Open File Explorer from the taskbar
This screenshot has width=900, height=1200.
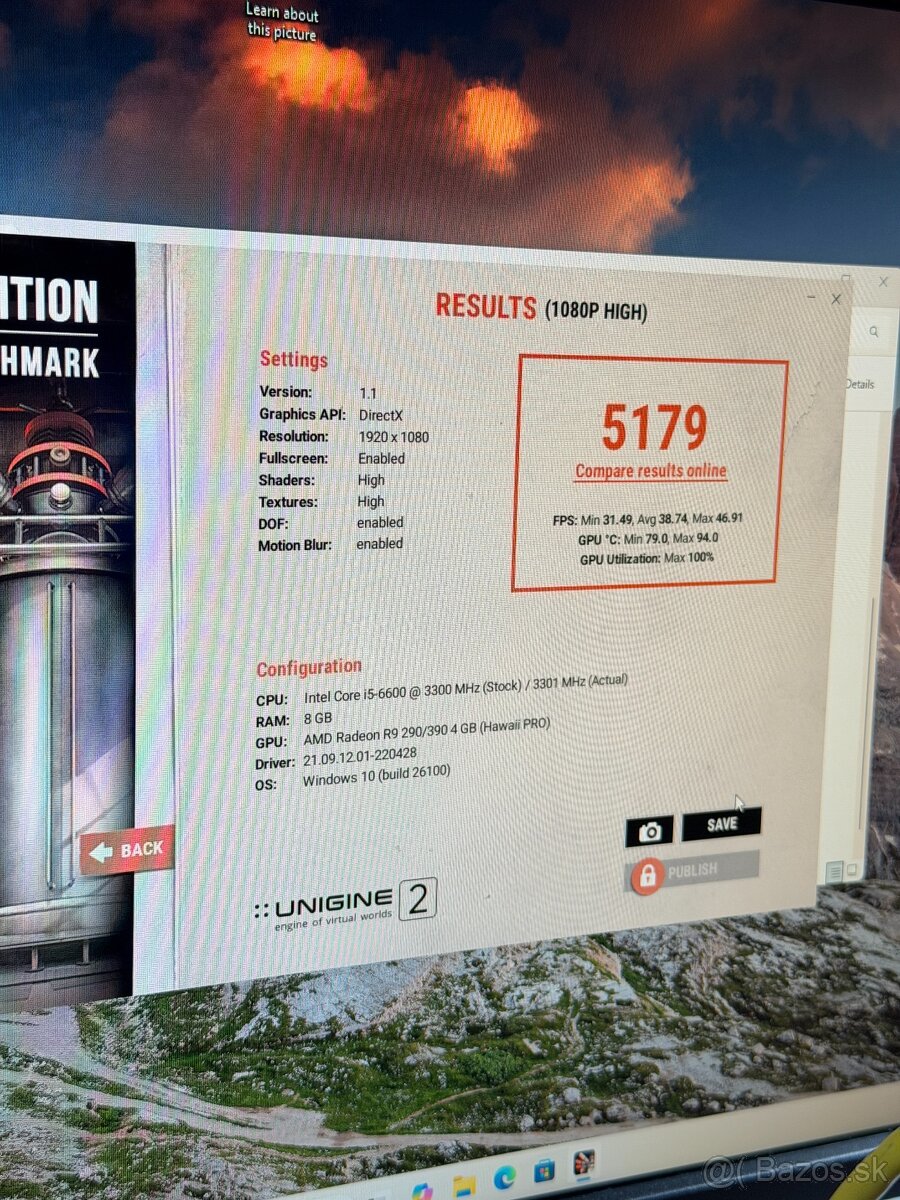[x=464, y=1186]
